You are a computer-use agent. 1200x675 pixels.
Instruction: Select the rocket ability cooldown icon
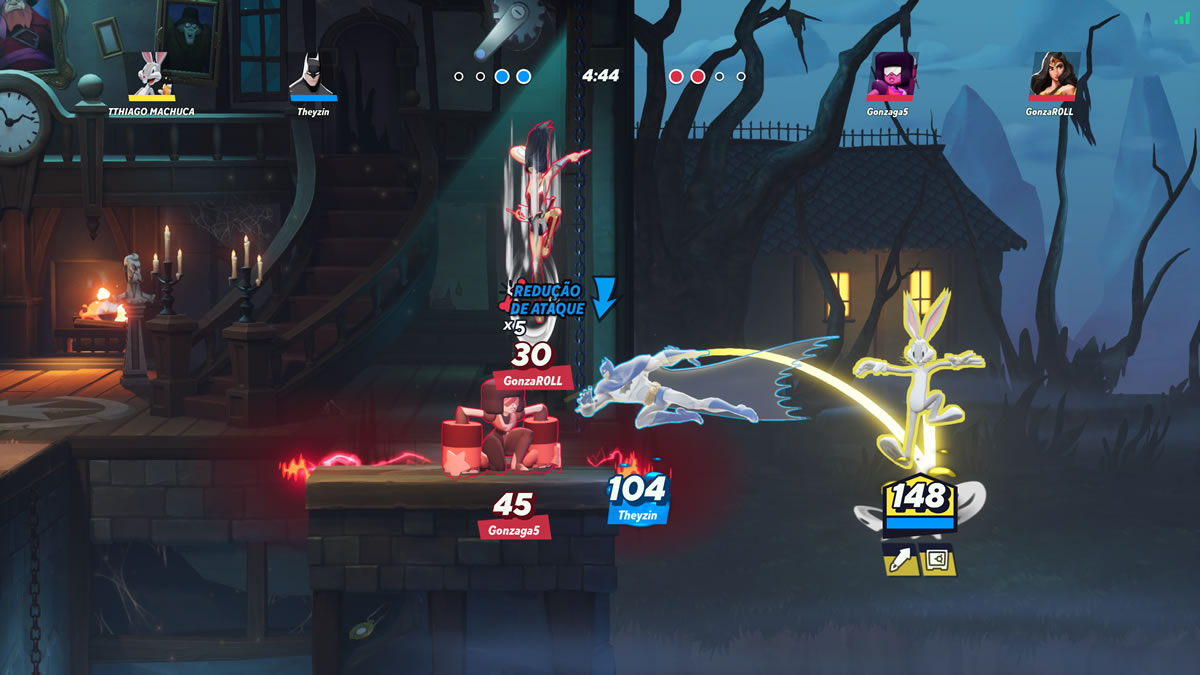pyautogui.click(x=902, y=560)
